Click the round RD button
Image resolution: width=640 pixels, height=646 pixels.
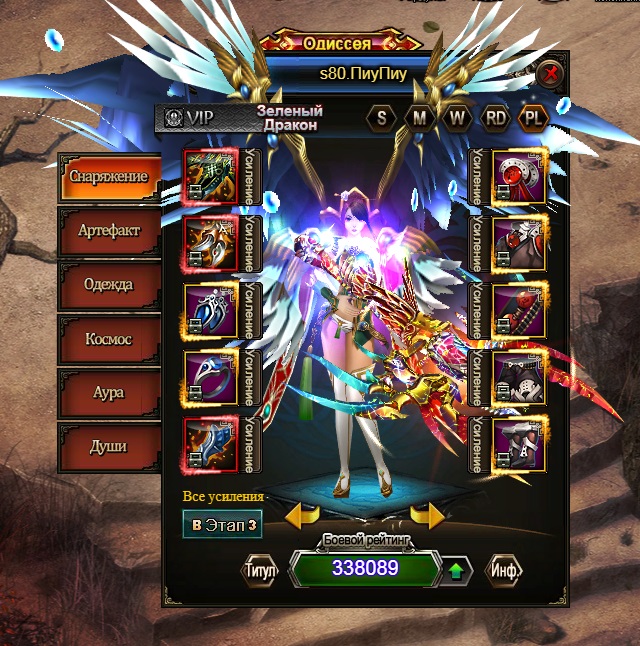(496, 117)
